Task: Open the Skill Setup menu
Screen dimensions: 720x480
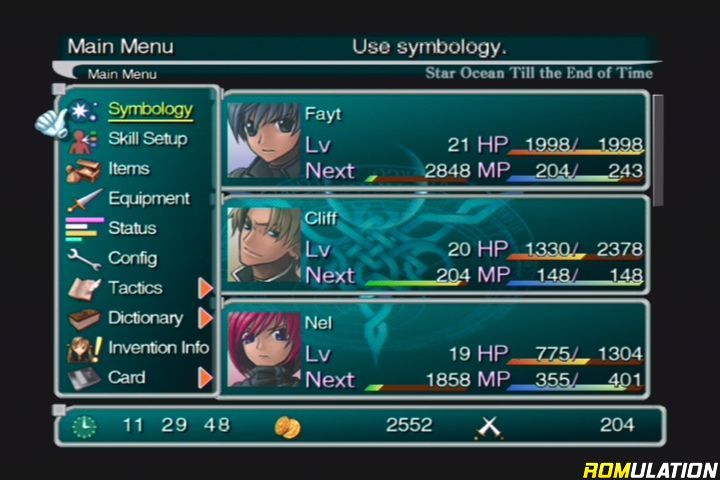Action: (147, 139)
